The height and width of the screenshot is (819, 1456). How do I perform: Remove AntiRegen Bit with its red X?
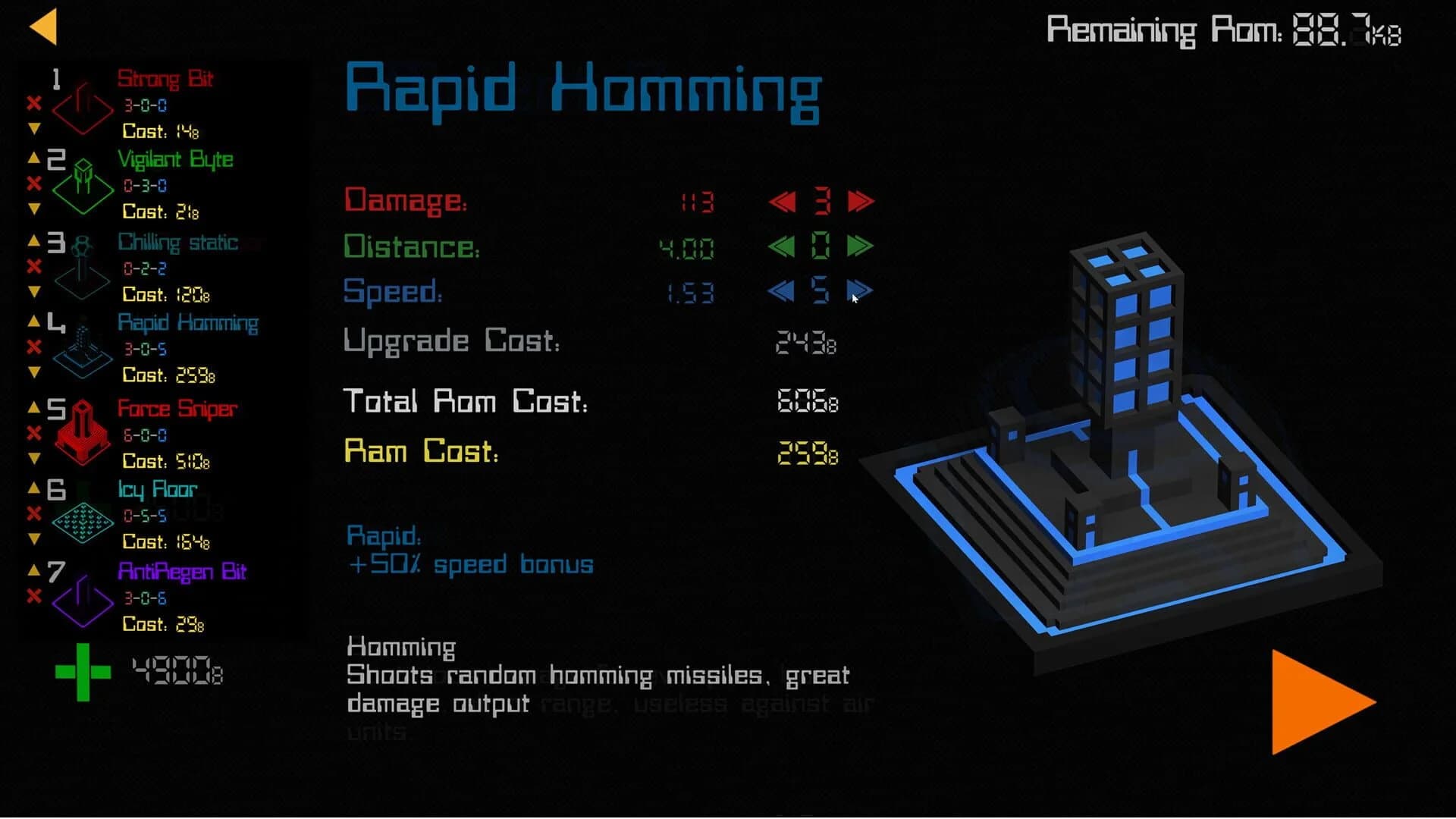tap(33, 597)
